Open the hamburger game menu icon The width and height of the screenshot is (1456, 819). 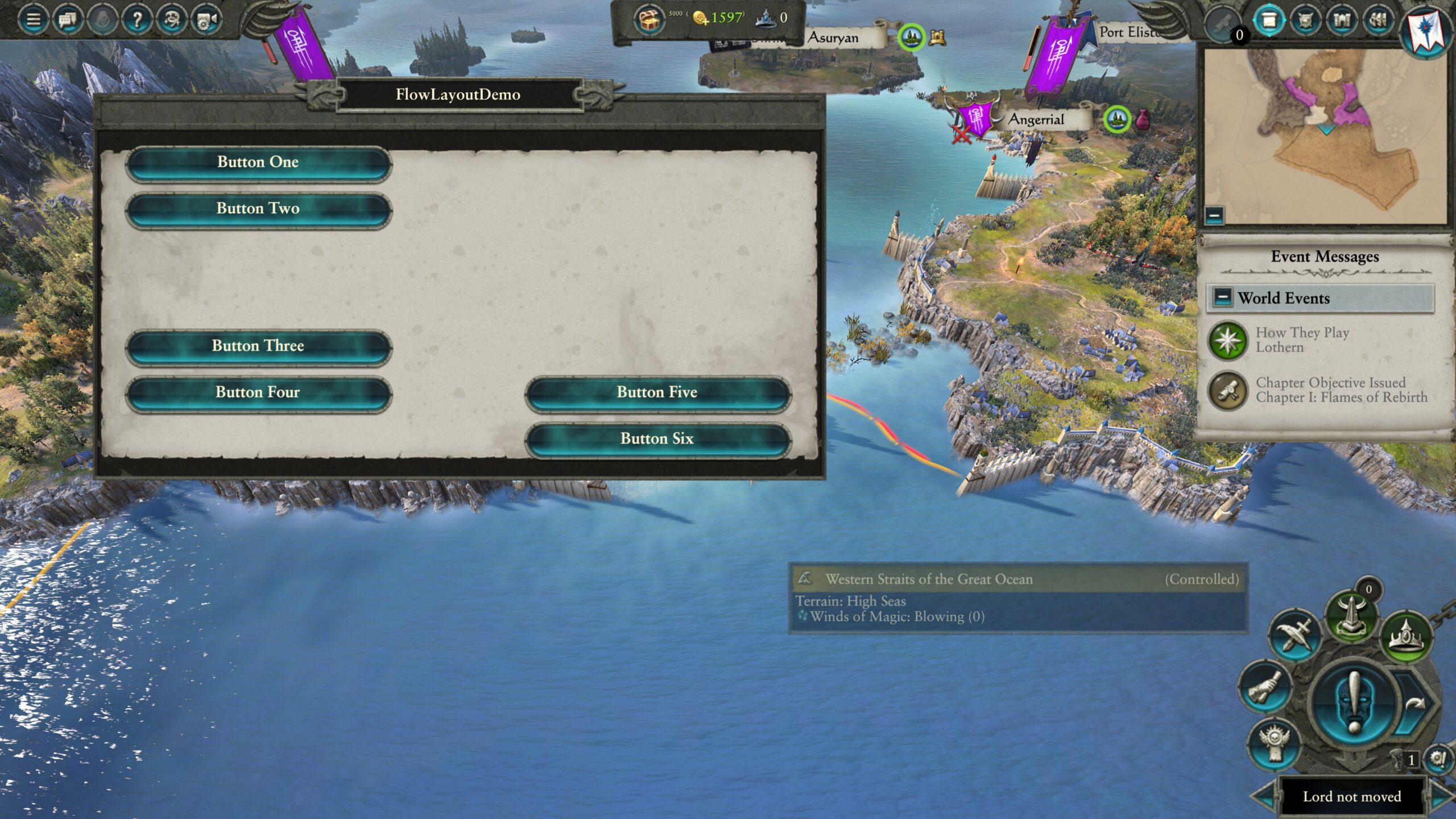34,20
